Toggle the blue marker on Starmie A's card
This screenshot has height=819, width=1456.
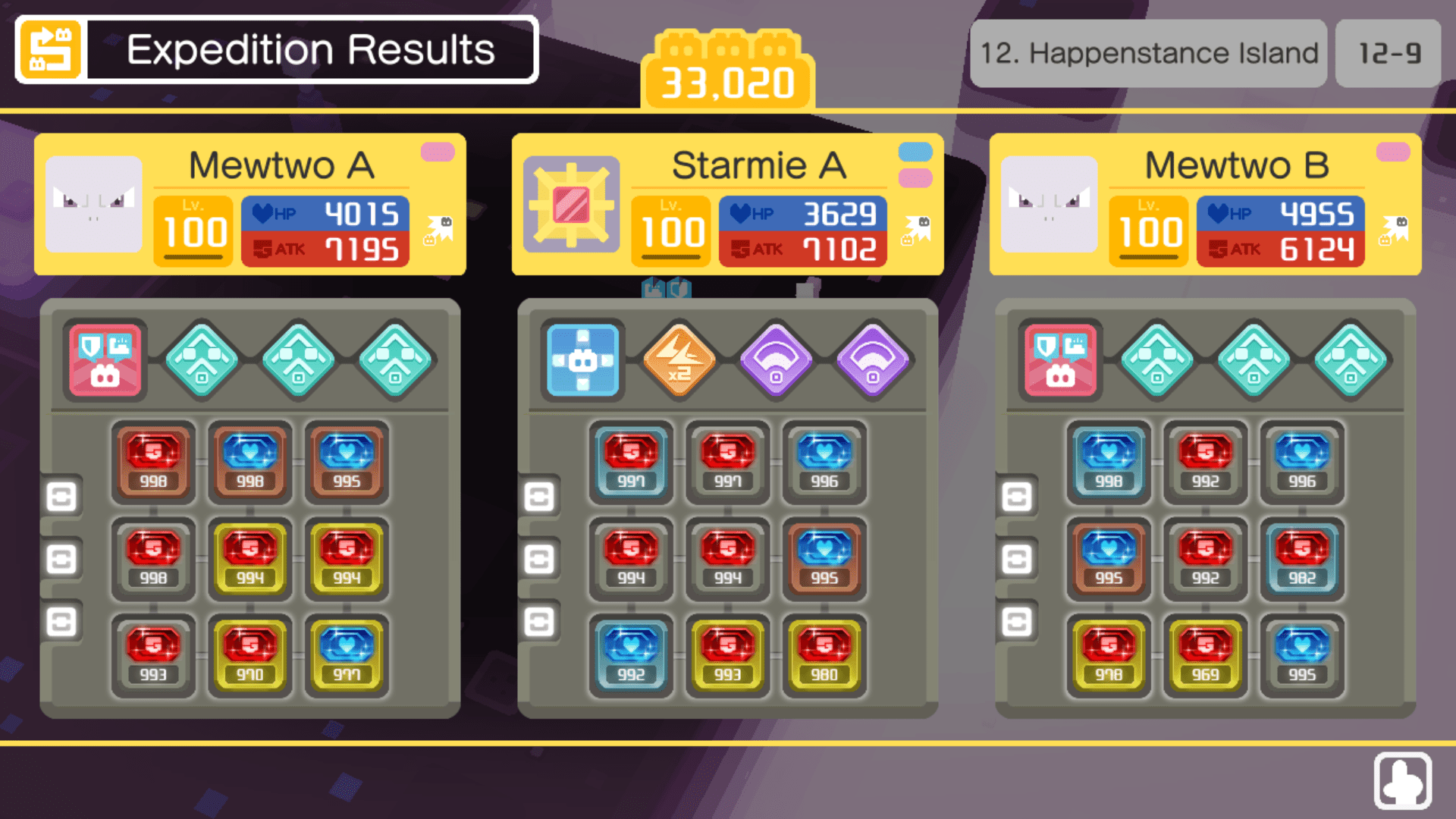click(914, 152)
